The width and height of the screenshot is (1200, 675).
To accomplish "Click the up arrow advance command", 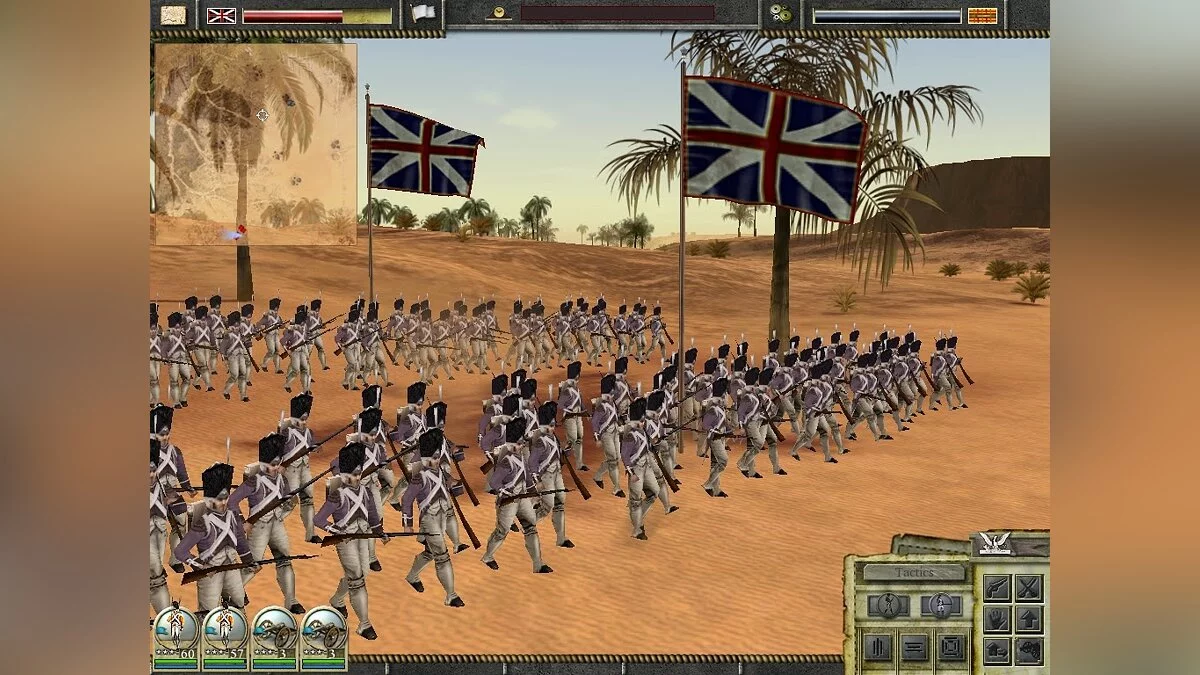I will (x=1029, y=619).
